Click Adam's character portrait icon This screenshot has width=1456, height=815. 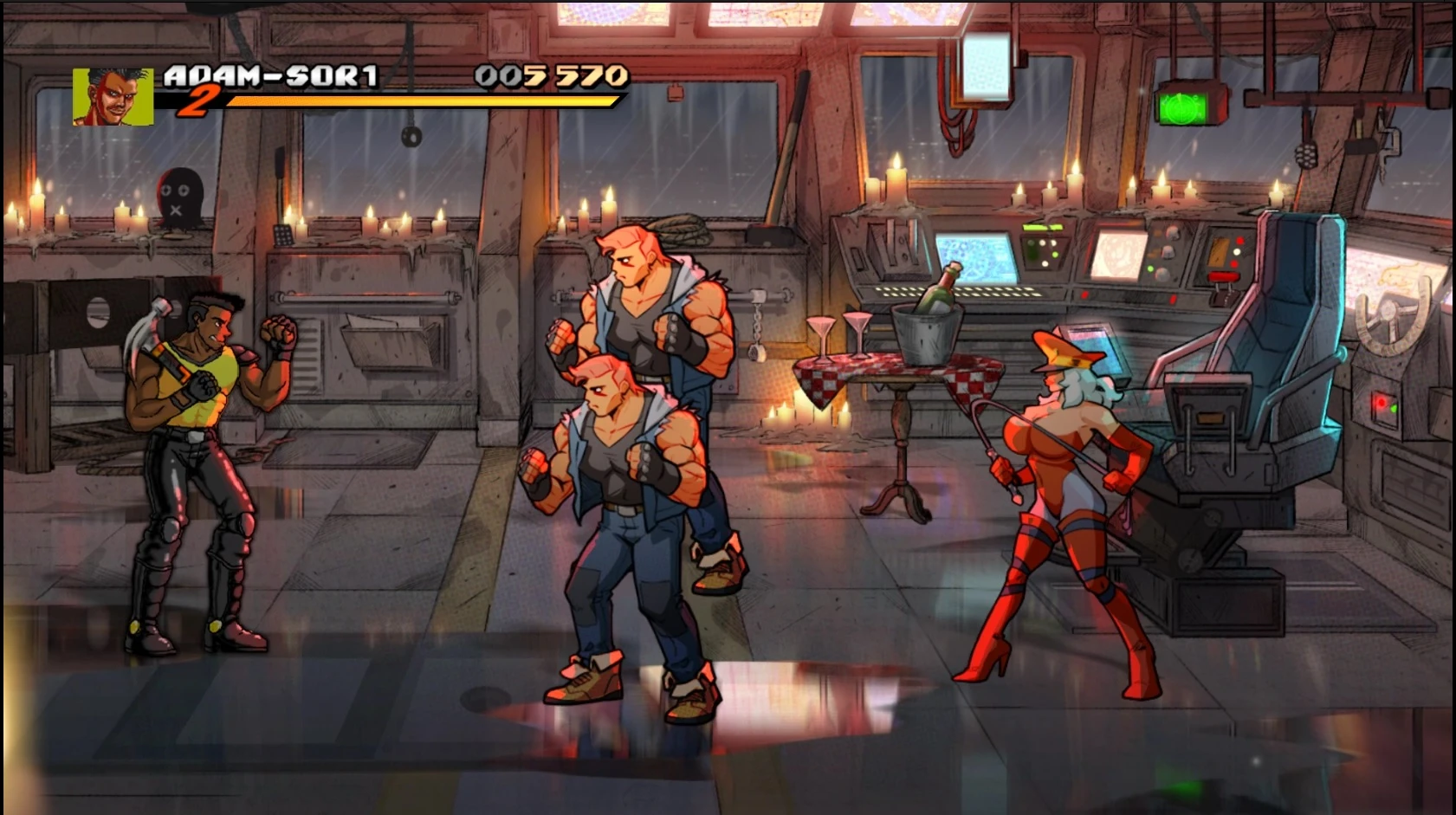click(x=113, y=98)
